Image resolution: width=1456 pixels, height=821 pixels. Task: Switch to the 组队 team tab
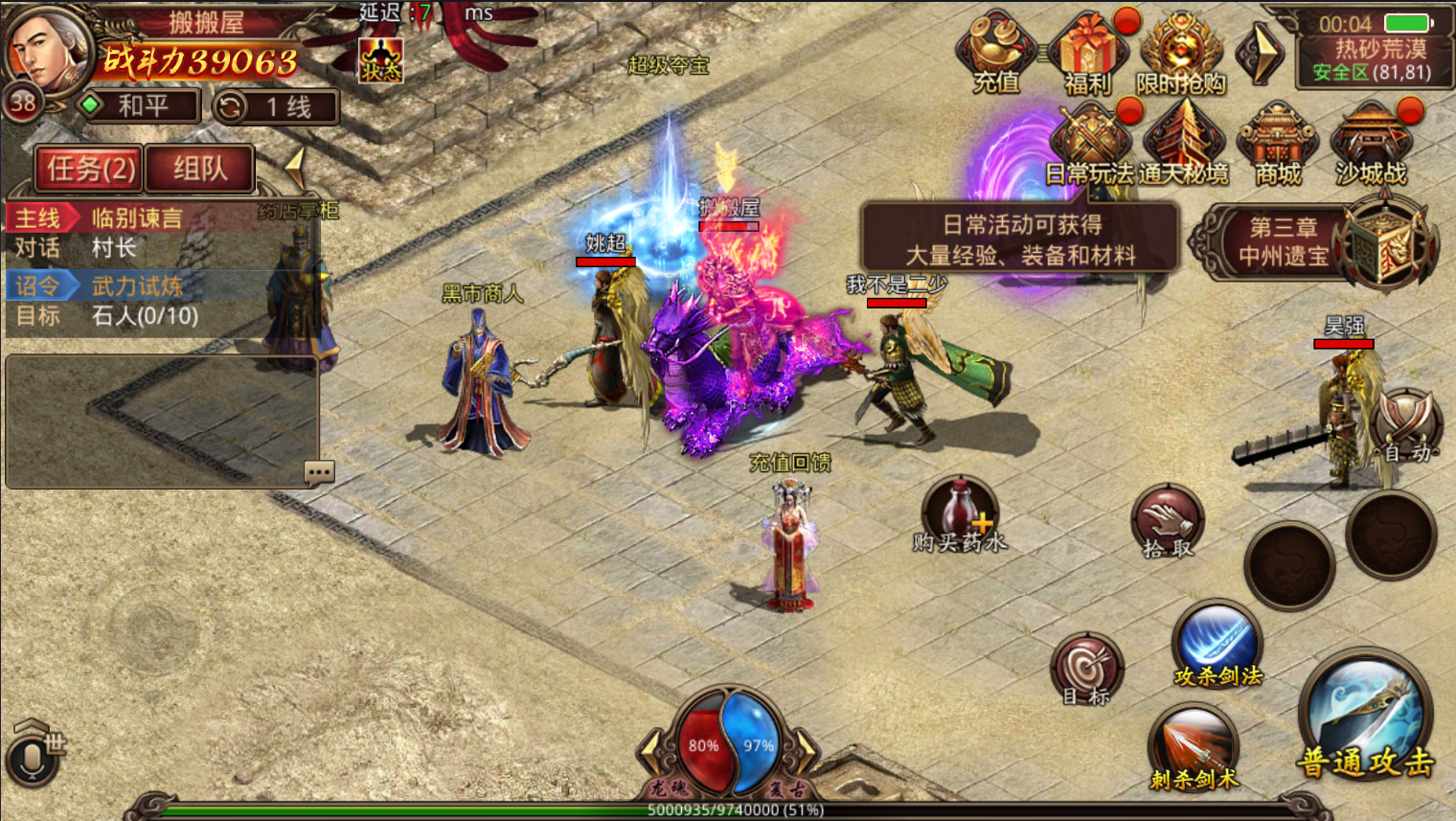[200, 170]
